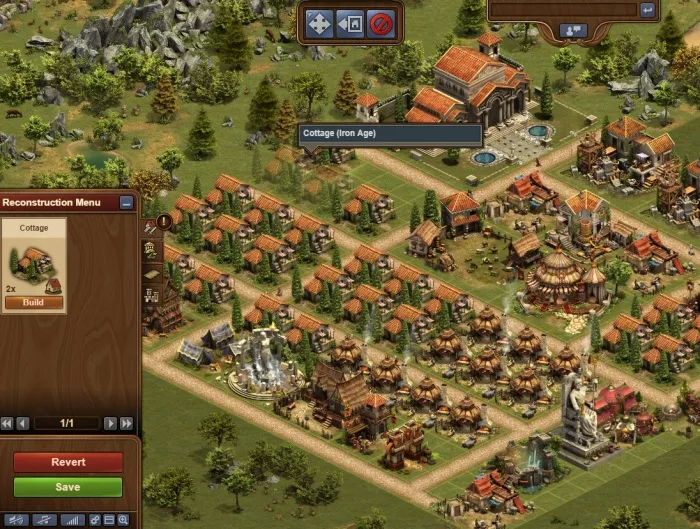This screenshot has width=700, height=529.
Task: Toggle the music mute icon
Action: [43, 520]
